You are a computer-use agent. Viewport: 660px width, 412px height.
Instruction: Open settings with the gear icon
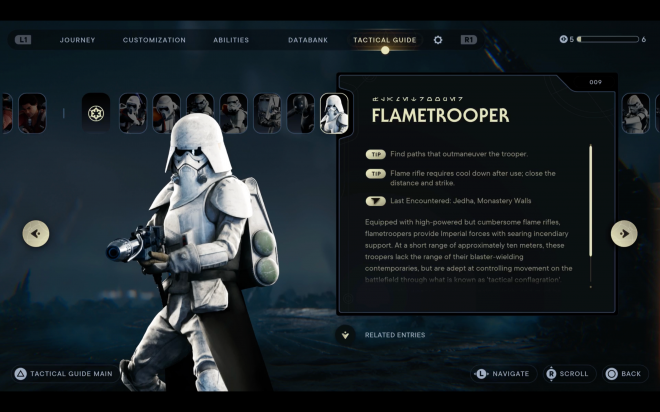(x=438, y=40)
